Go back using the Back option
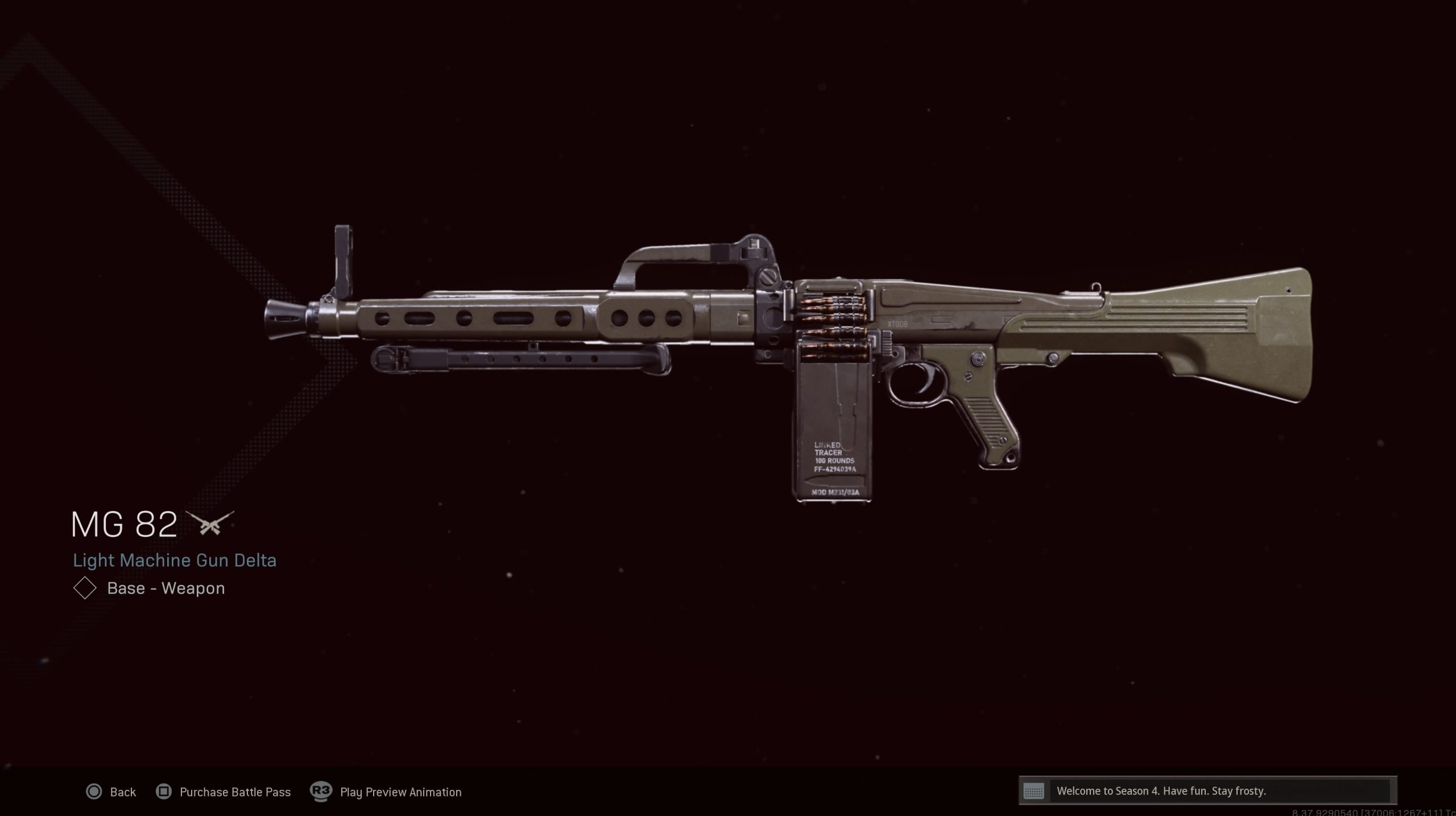This screenshot has width=1456, height=816. 111,792
